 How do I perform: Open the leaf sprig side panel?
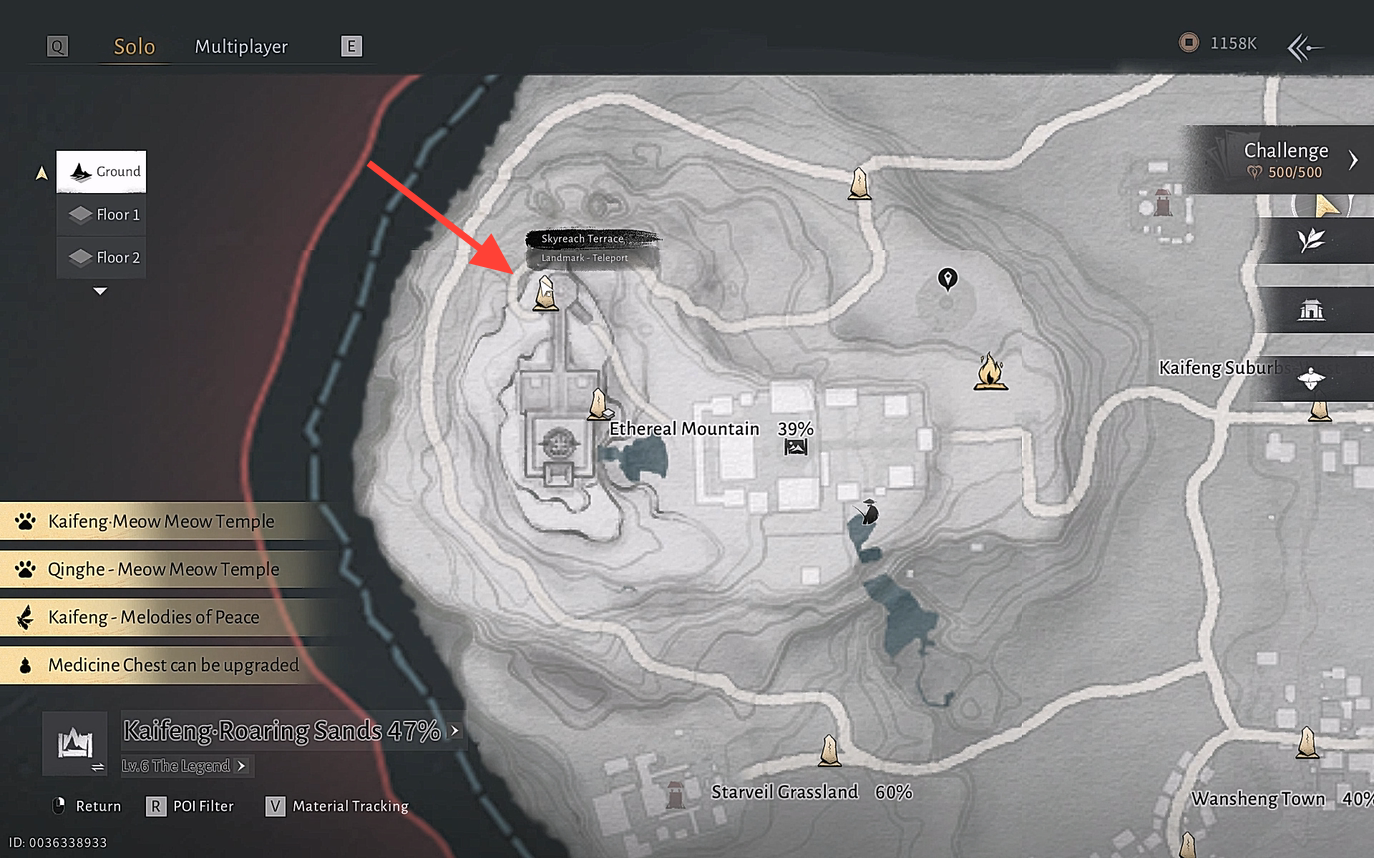coord(1311,241)
